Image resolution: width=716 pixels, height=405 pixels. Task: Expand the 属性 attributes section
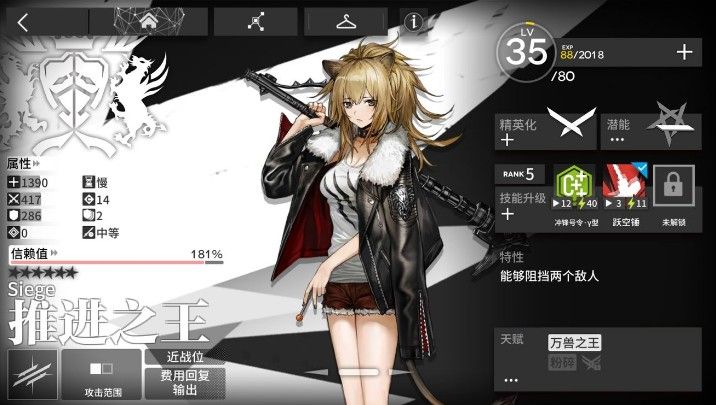tap(24, 162)
